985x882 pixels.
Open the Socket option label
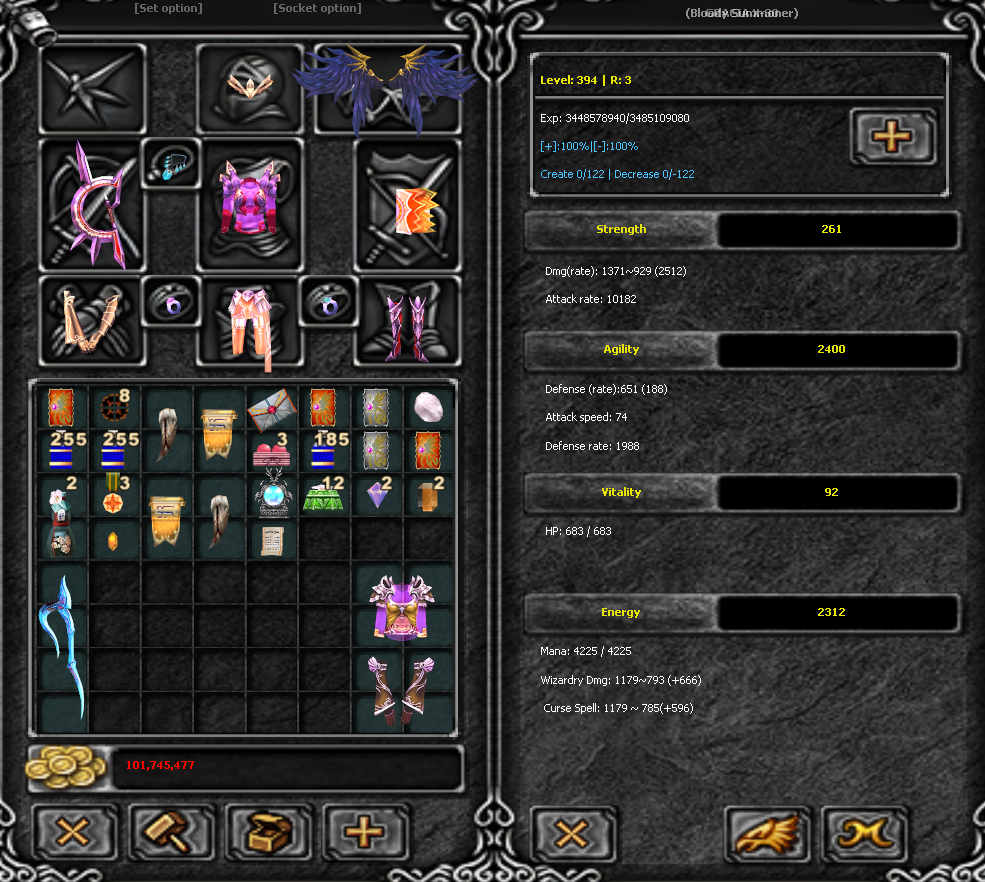[x=317, y=9]
